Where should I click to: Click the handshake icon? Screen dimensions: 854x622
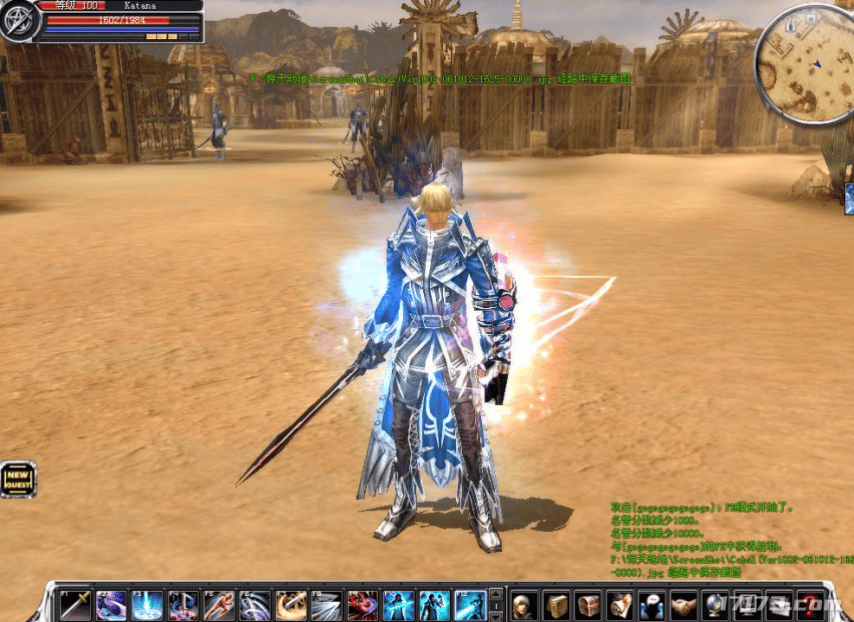coord(684,605)
